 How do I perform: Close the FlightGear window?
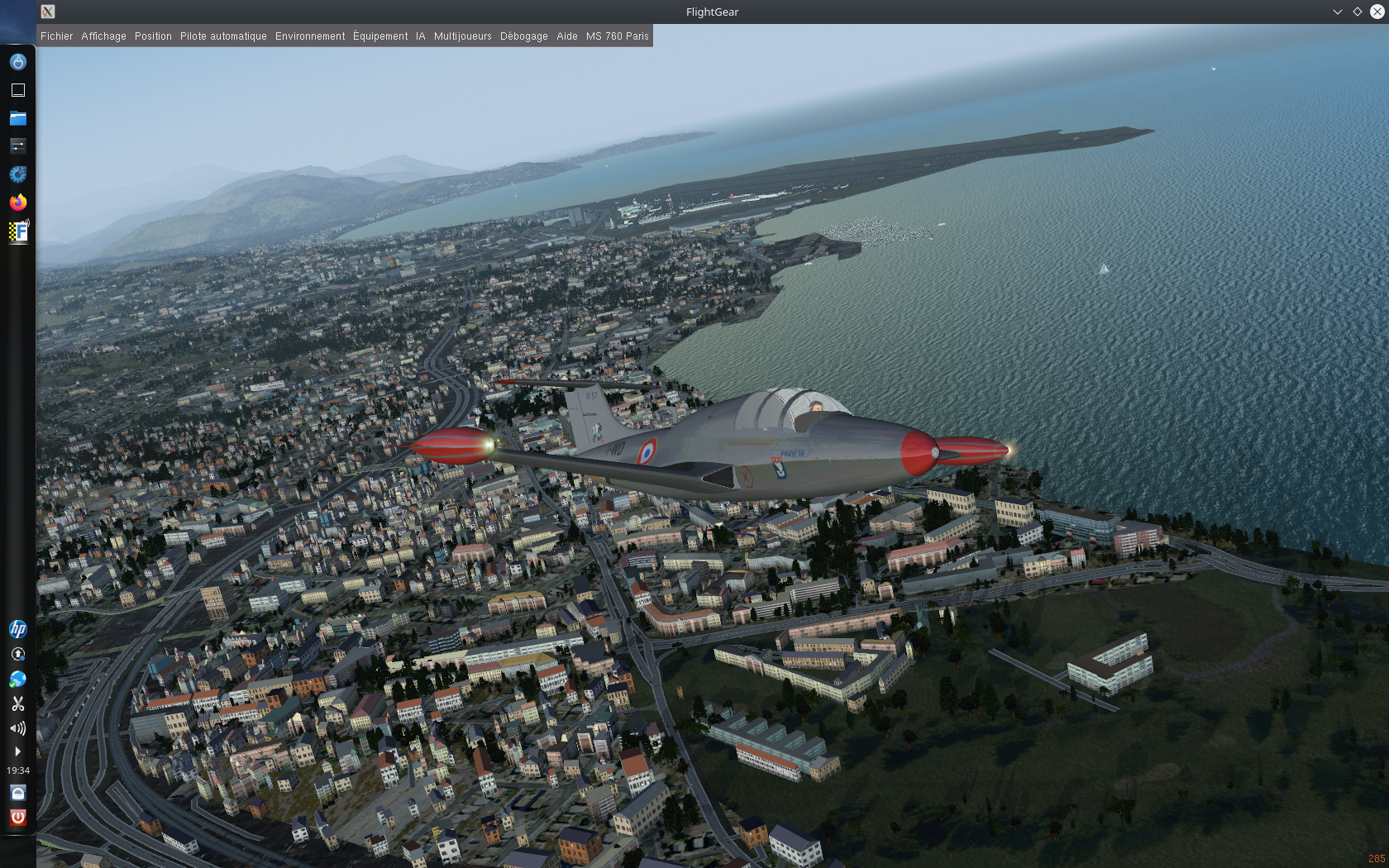(1377, 12)
